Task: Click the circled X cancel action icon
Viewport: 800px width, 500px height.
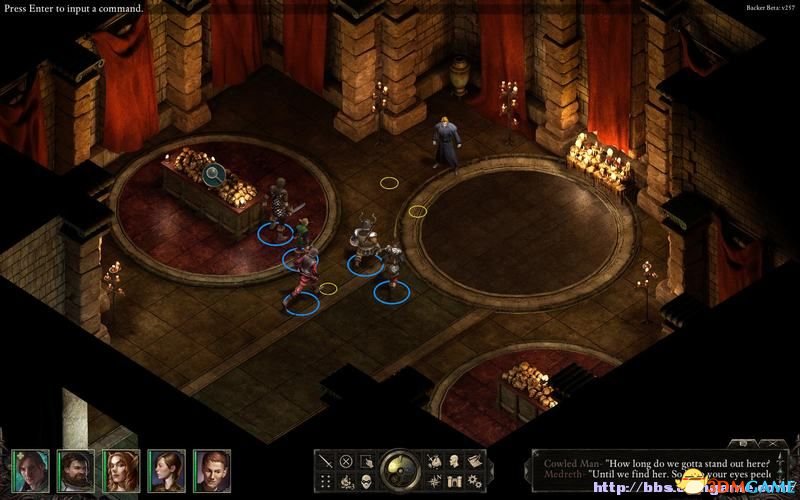Action: (346, 461)
